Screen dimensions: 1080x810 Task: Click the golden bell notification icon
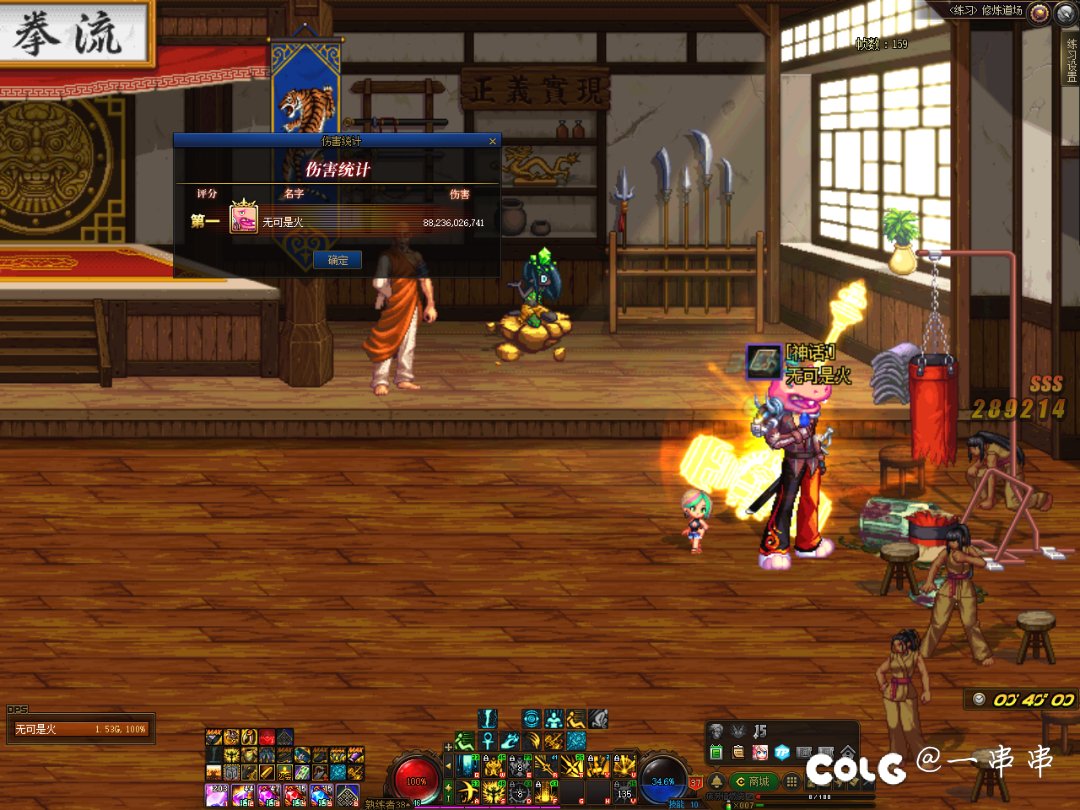click(716, 781)
